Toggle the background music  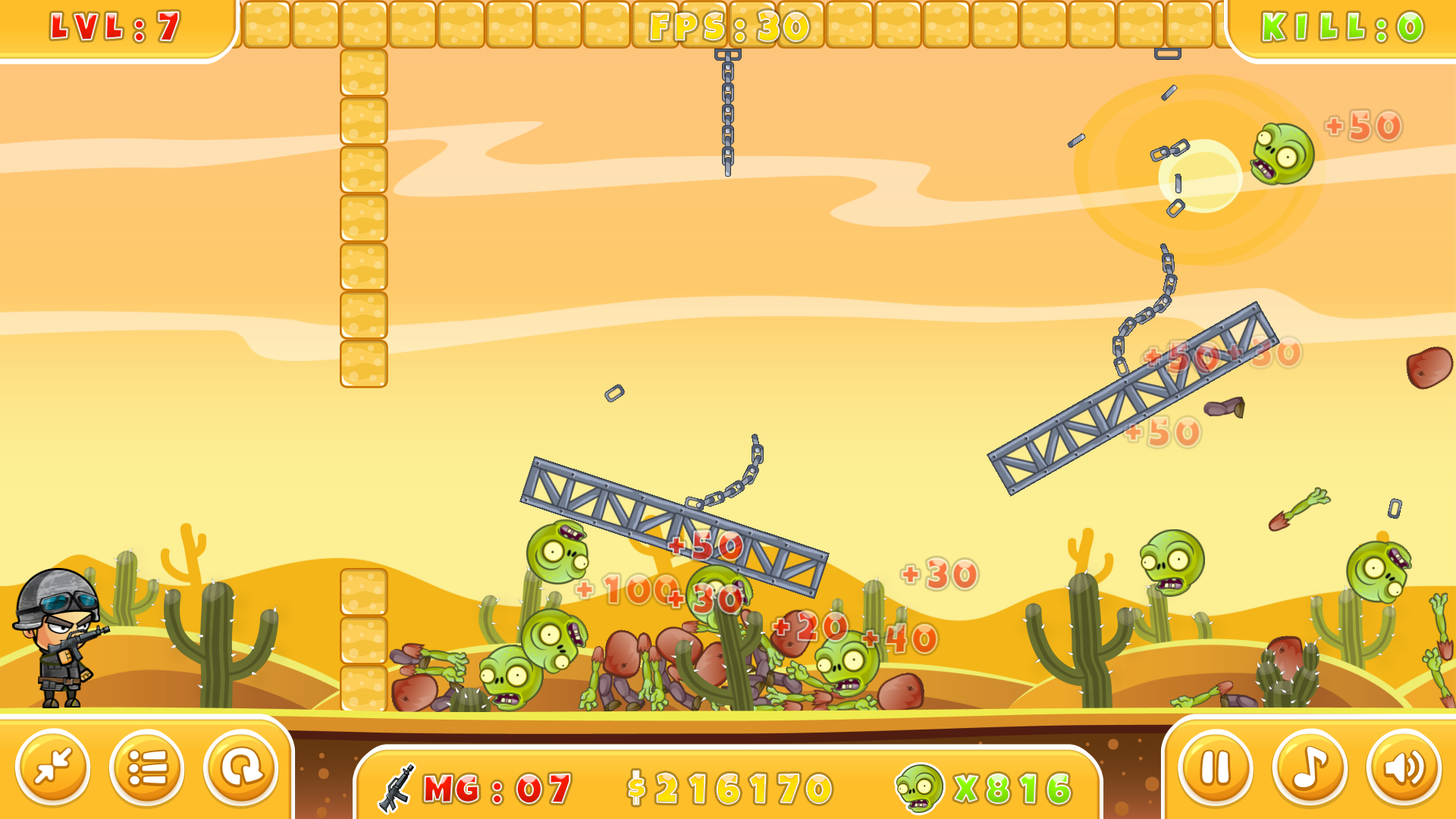tap(1309, 767)
